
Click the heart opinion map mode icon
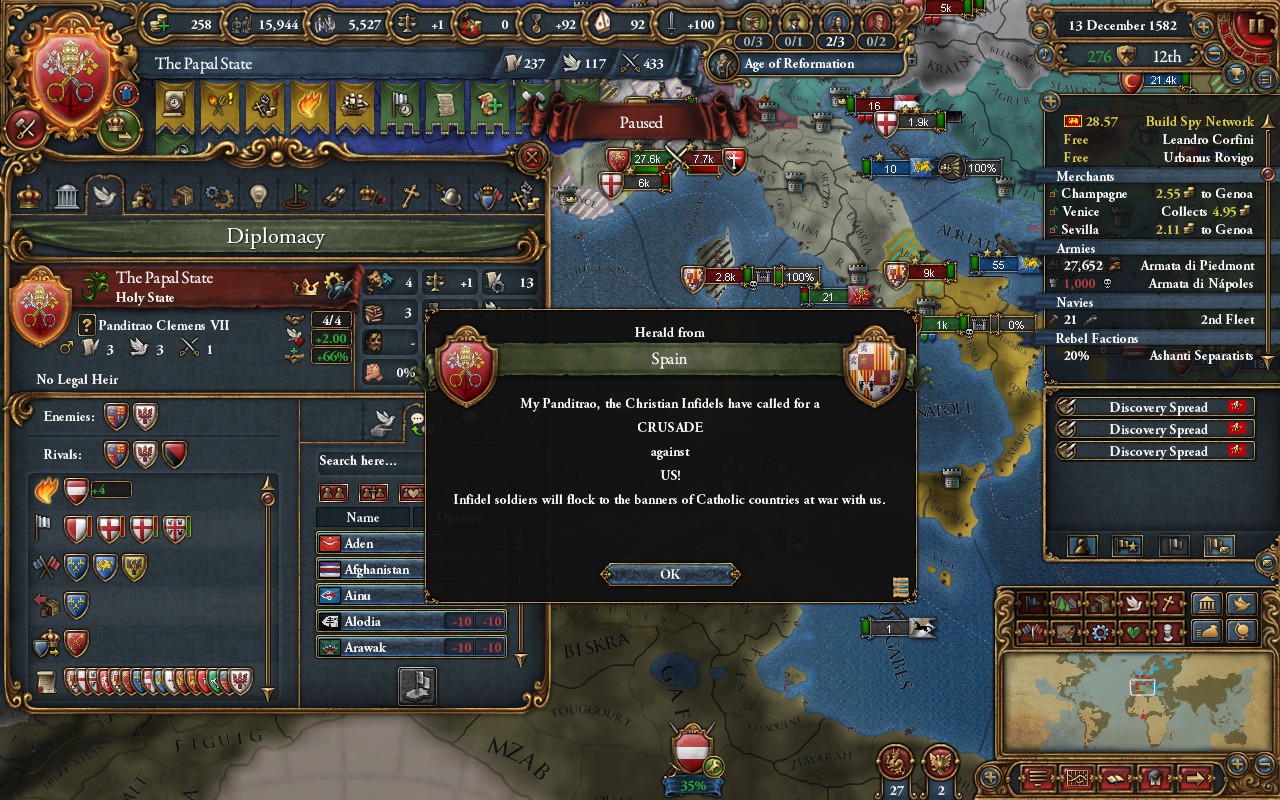tap(1132, 632)
